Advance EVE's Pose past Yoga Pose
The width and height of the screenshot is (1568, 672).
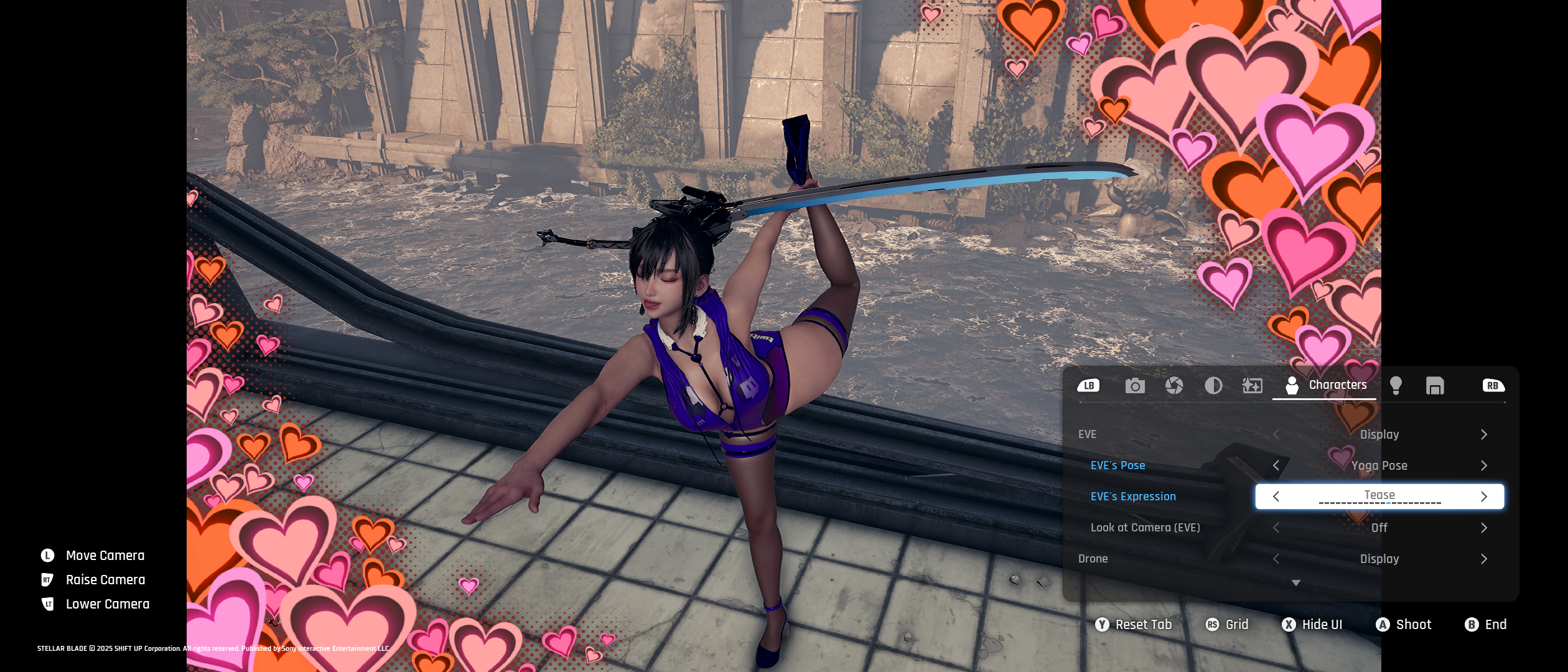(x=1484, y=465)
